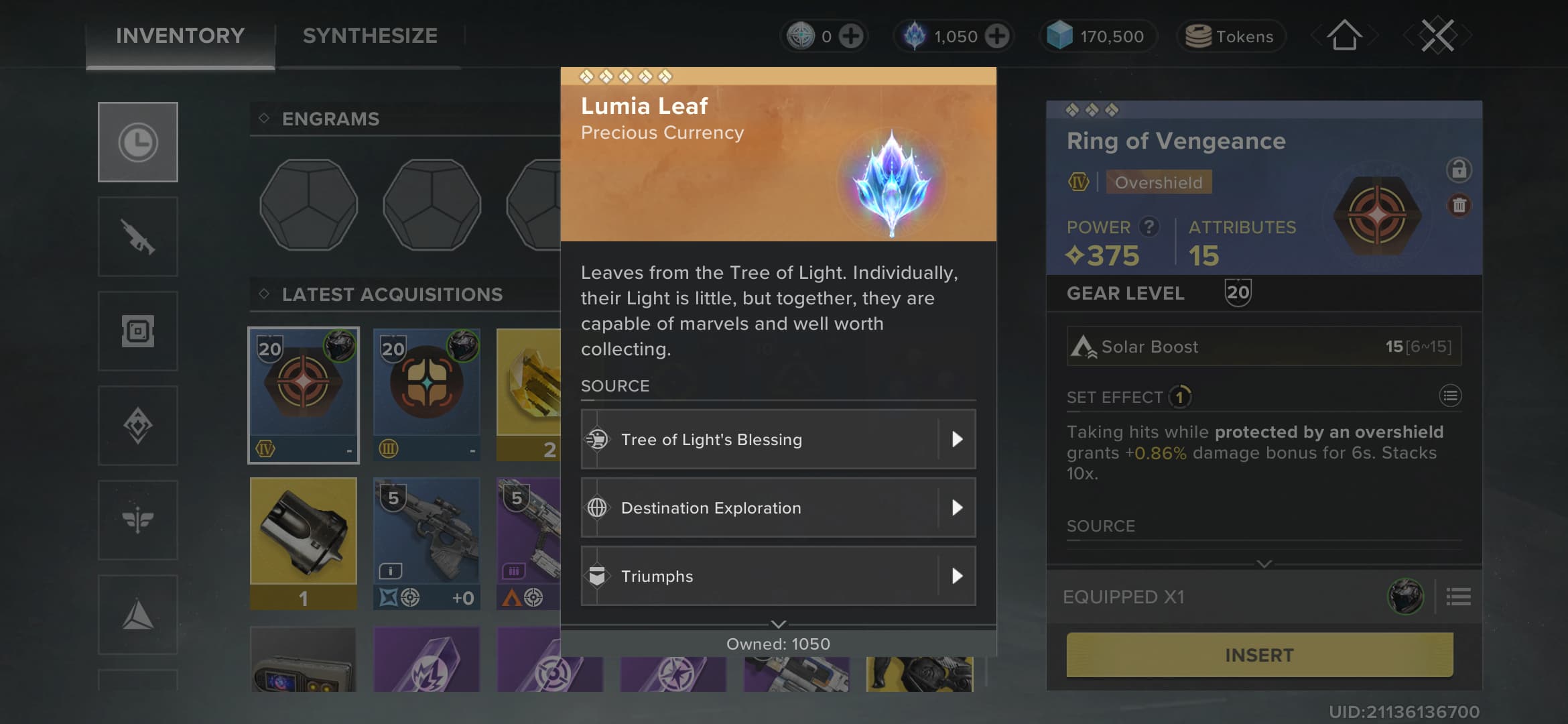The image size is (1568, 724).
Task: Go to Destination Exploration source
Action: click(778, 508)
